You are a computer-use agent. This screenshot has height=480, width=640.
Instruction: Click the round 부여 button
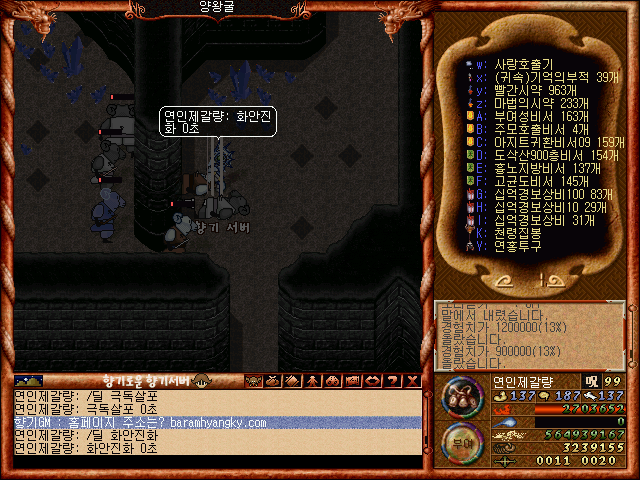tap(463, 442)
